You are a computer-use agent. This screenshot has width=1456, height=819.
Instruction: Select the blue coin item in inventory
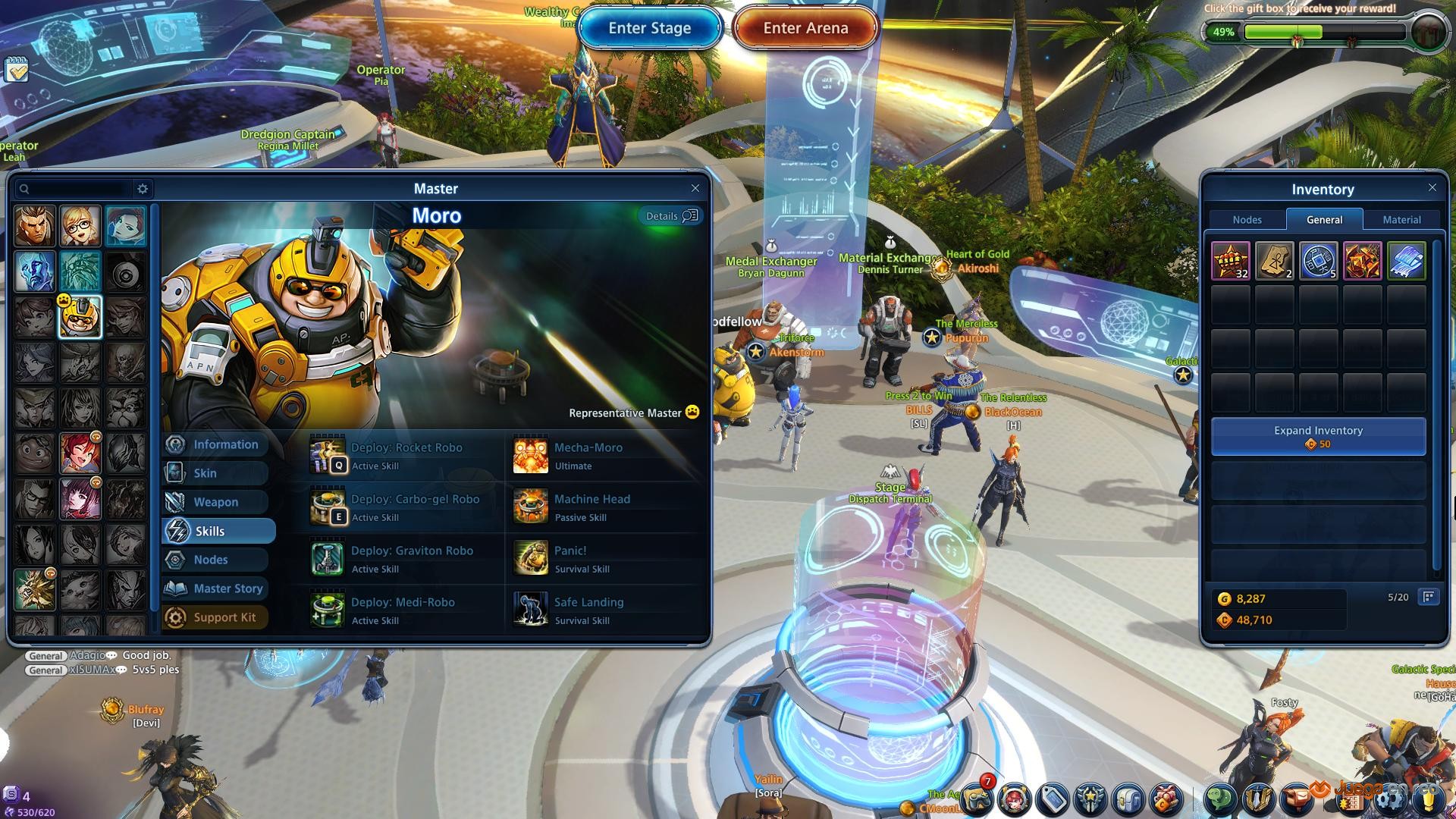(x=1318, y=262)
